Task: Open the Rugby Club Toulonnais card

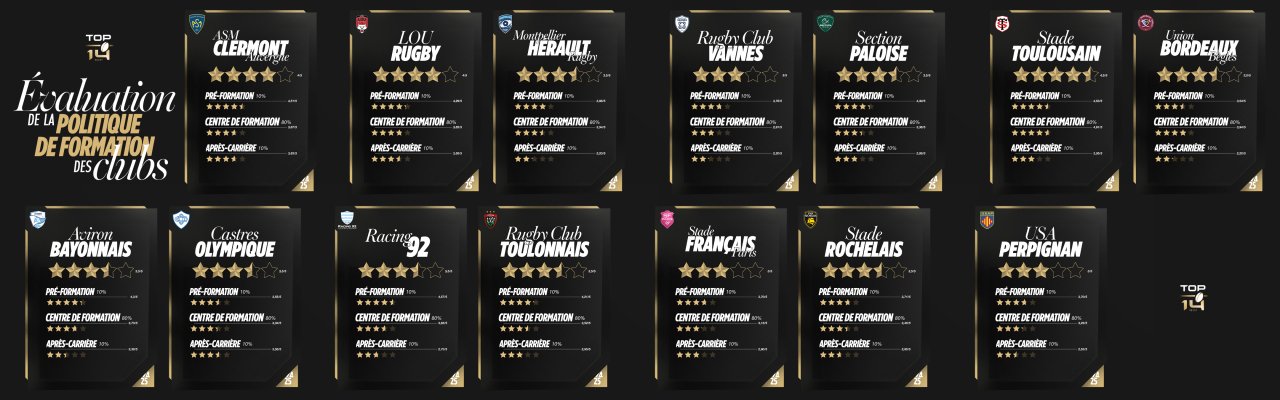Action: (545, 296)
